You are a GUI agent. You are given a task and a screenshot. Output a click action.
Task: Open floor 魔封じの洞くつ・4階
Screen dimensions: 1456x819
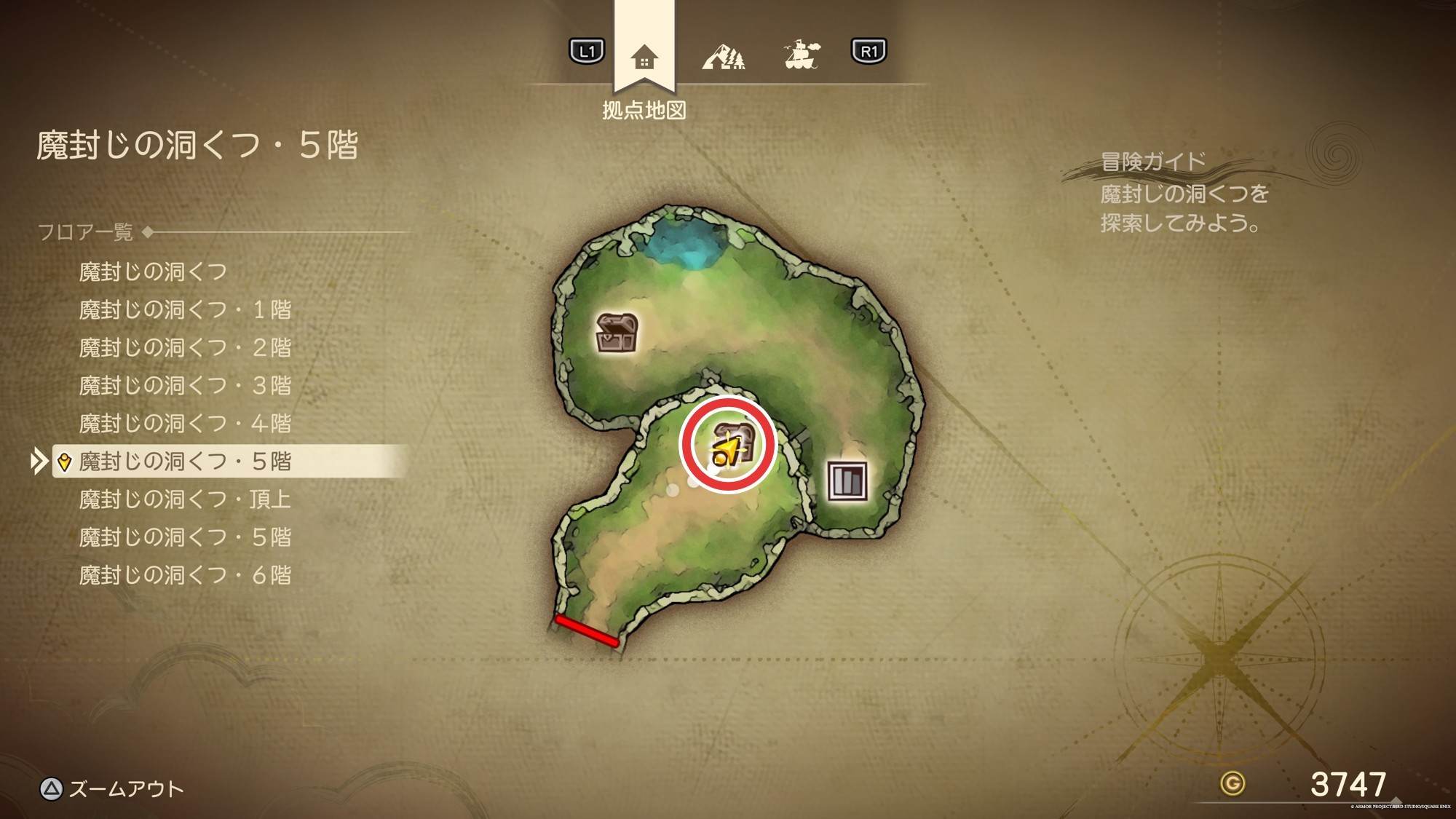pyautogui.click(x=185, y=424)
